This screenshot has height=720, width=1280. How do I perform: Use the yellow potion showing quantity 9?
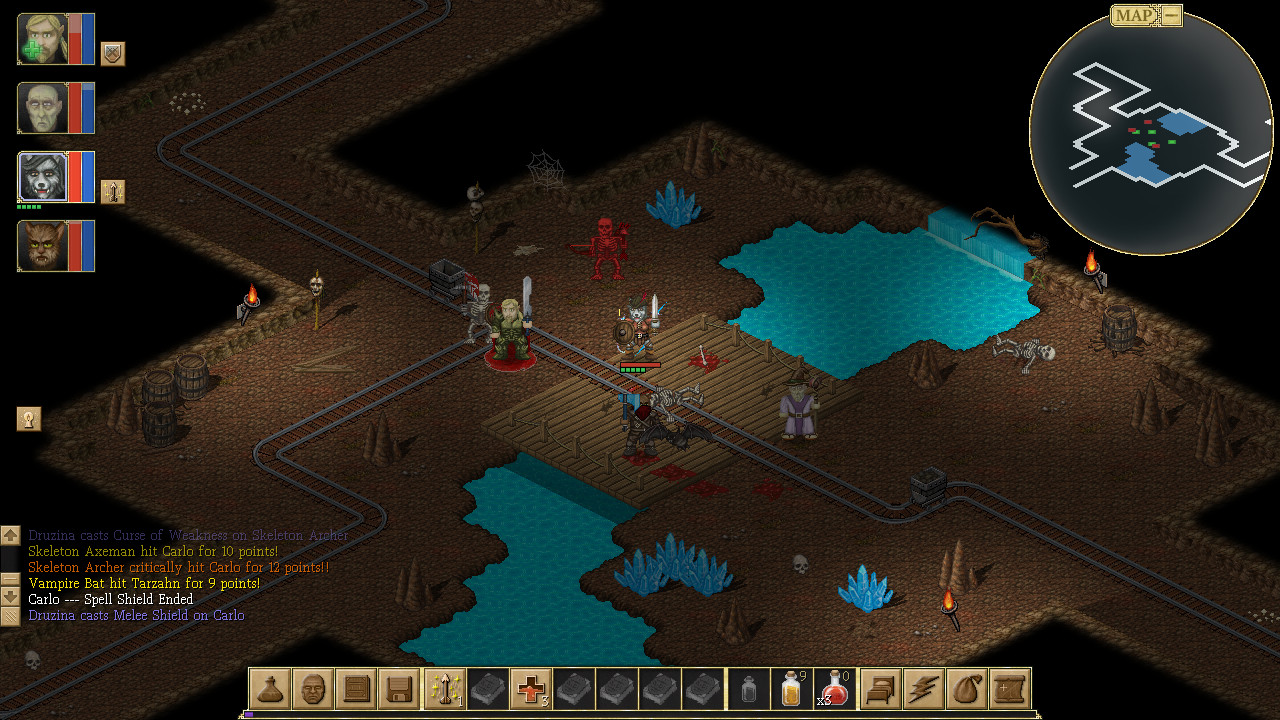[791, 689]
